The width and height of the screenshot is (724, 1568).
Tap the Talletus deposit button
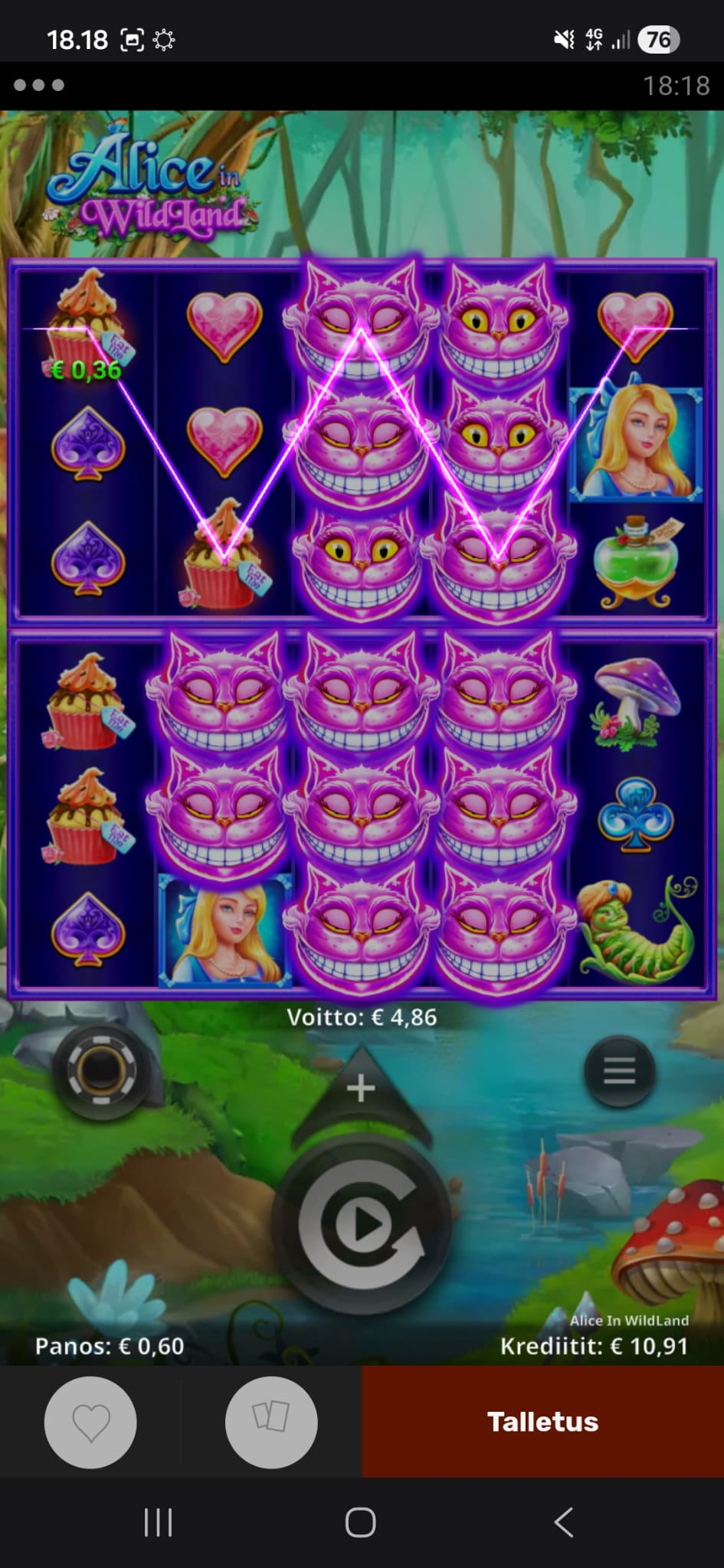click(x=542, y=1422)
